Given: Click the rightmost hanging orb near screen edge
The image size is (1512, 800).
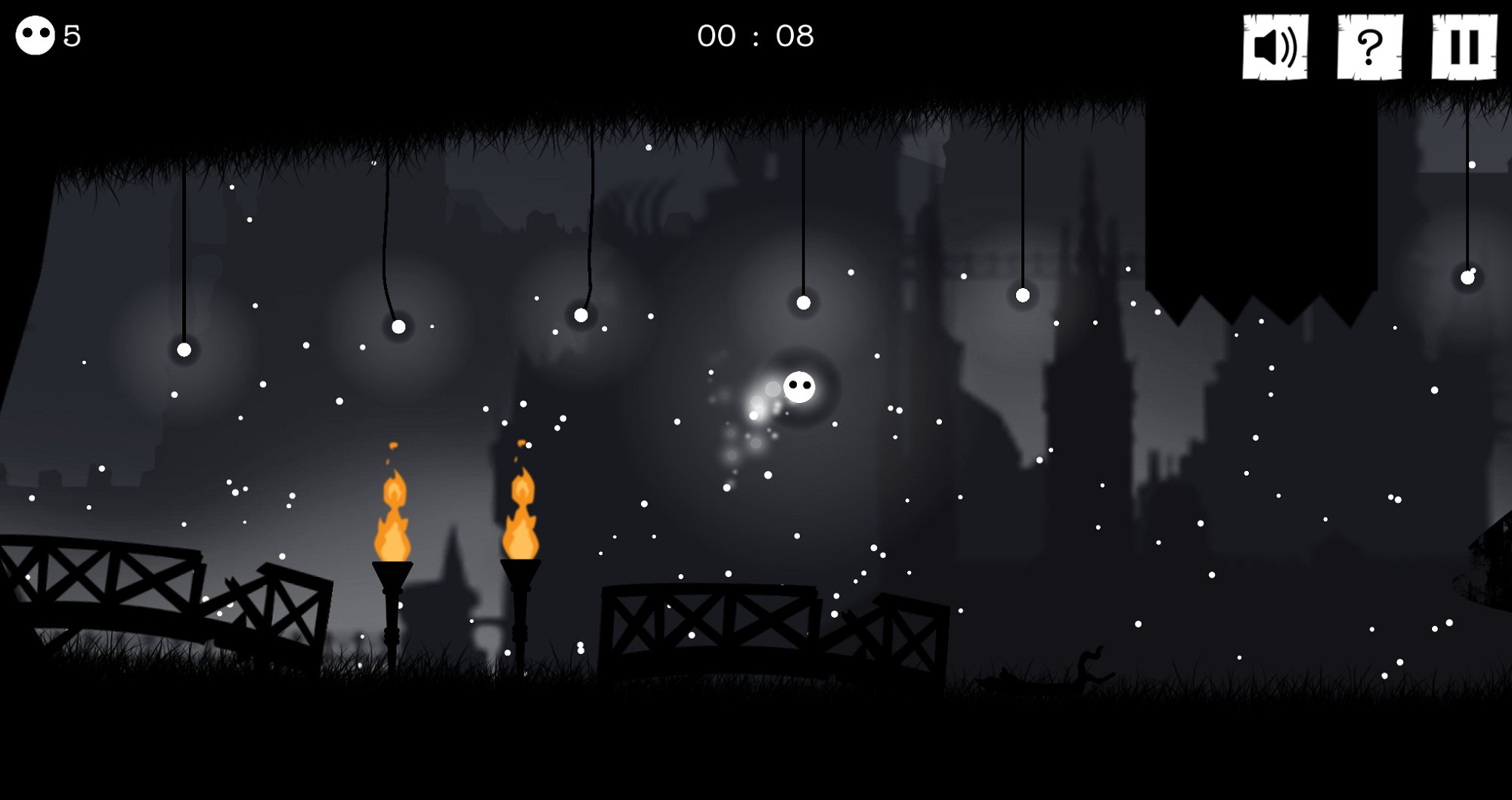Looking at the screenshot, I should [x=1467, y=279].
